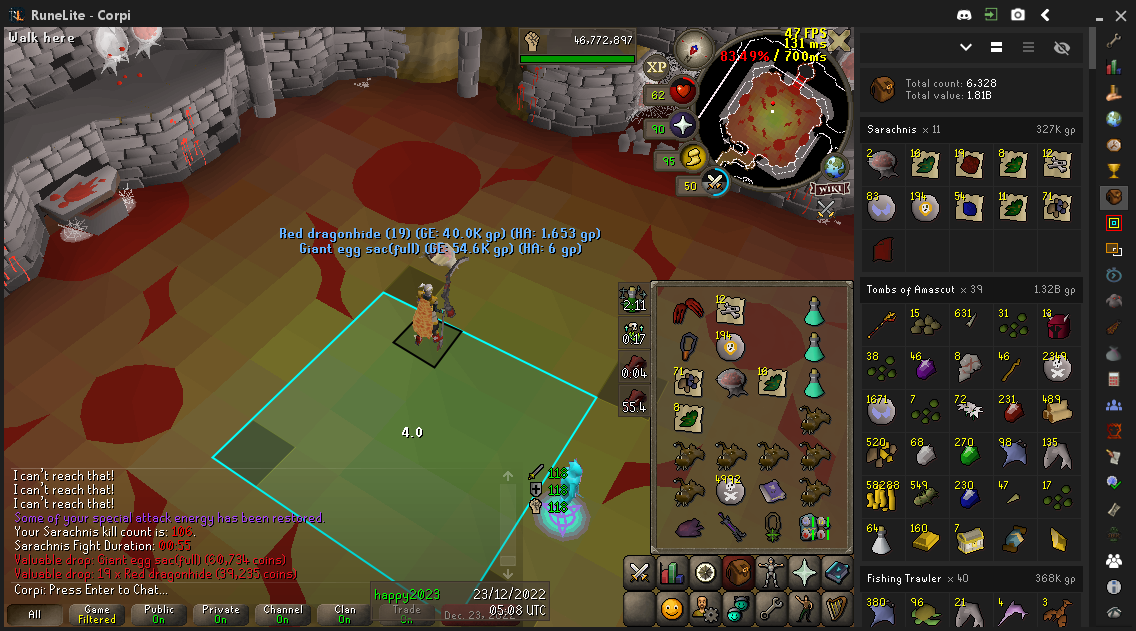
Task: Show the Prayer tab
Action: [x=804, y=574]
